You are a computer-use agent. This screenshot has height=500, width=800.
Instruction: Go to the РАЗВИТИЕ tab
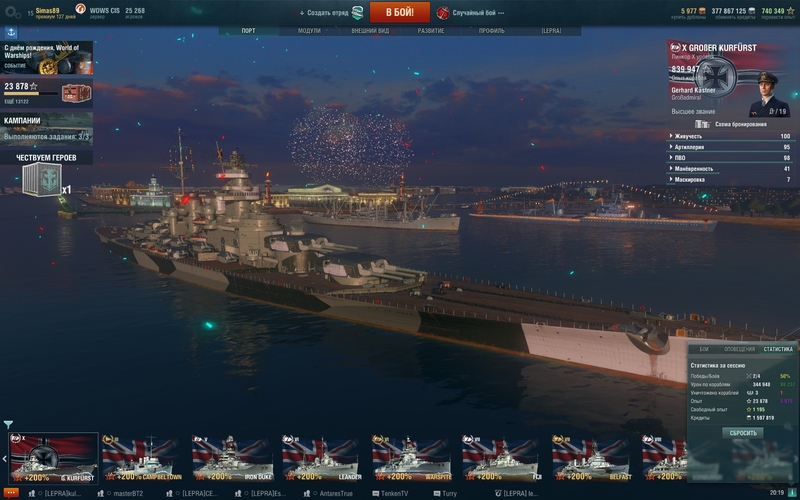[431, 31]
